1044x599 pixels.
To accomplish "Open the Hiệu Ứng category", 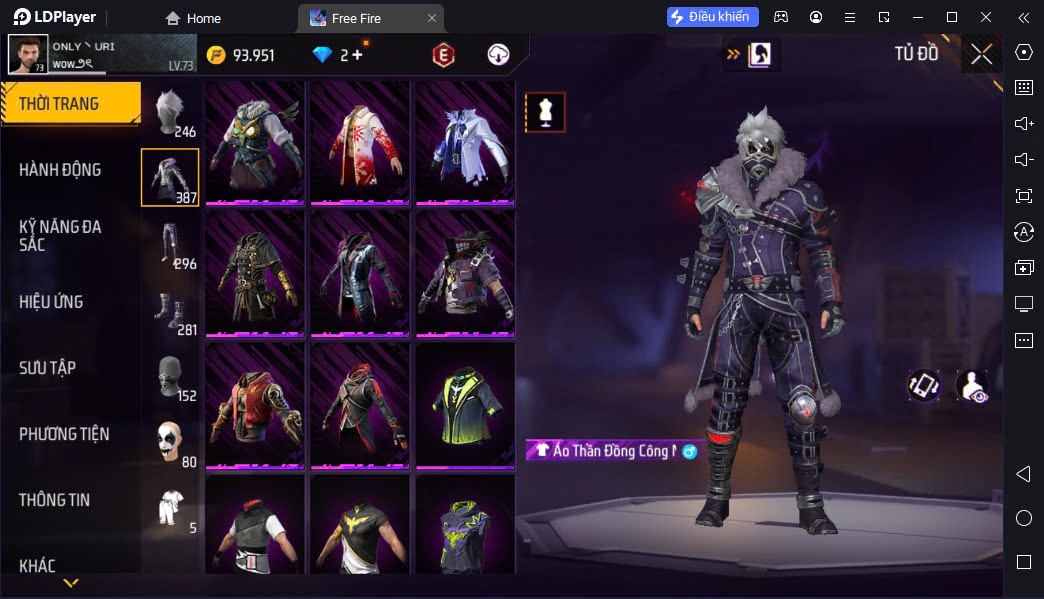I will 51,302.
